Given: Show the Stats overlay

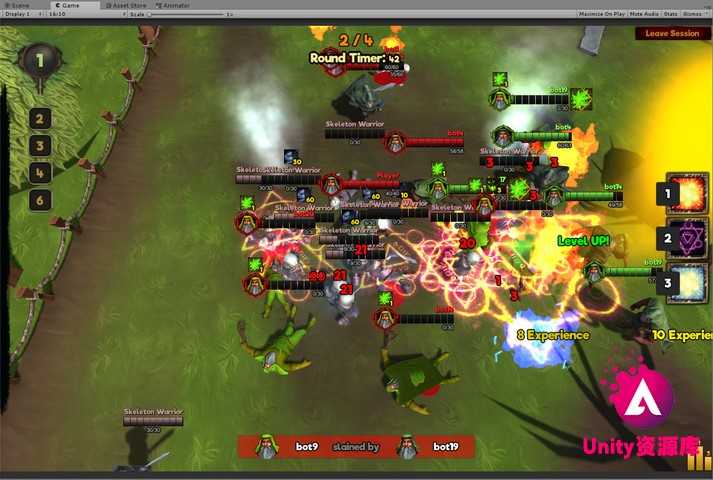Looking at the screenshot, I should pyautogui.click(x=670, y=14).
